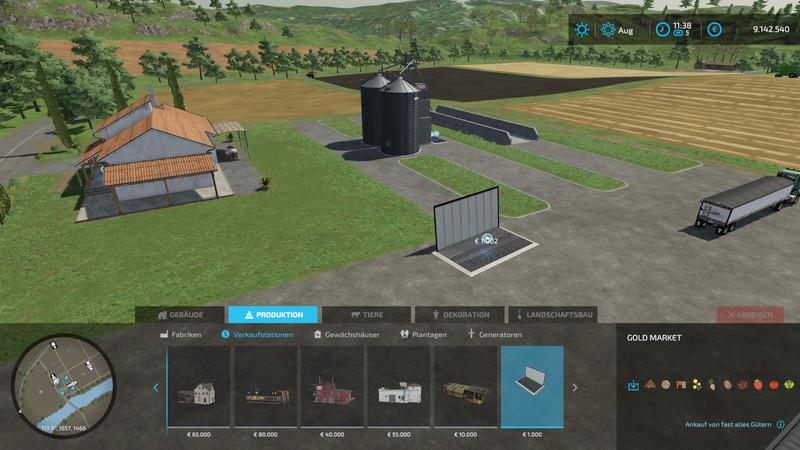800x450 pixels.
Task: Switch to the Landschaftsbau tab
Action: (x=552, y=314)
